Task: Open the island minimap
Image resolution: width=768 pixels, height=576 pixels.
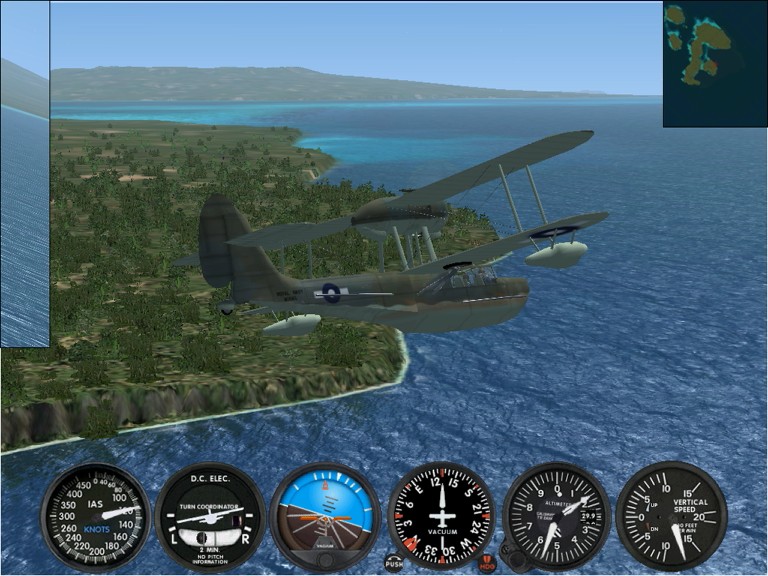Action: 714,64
